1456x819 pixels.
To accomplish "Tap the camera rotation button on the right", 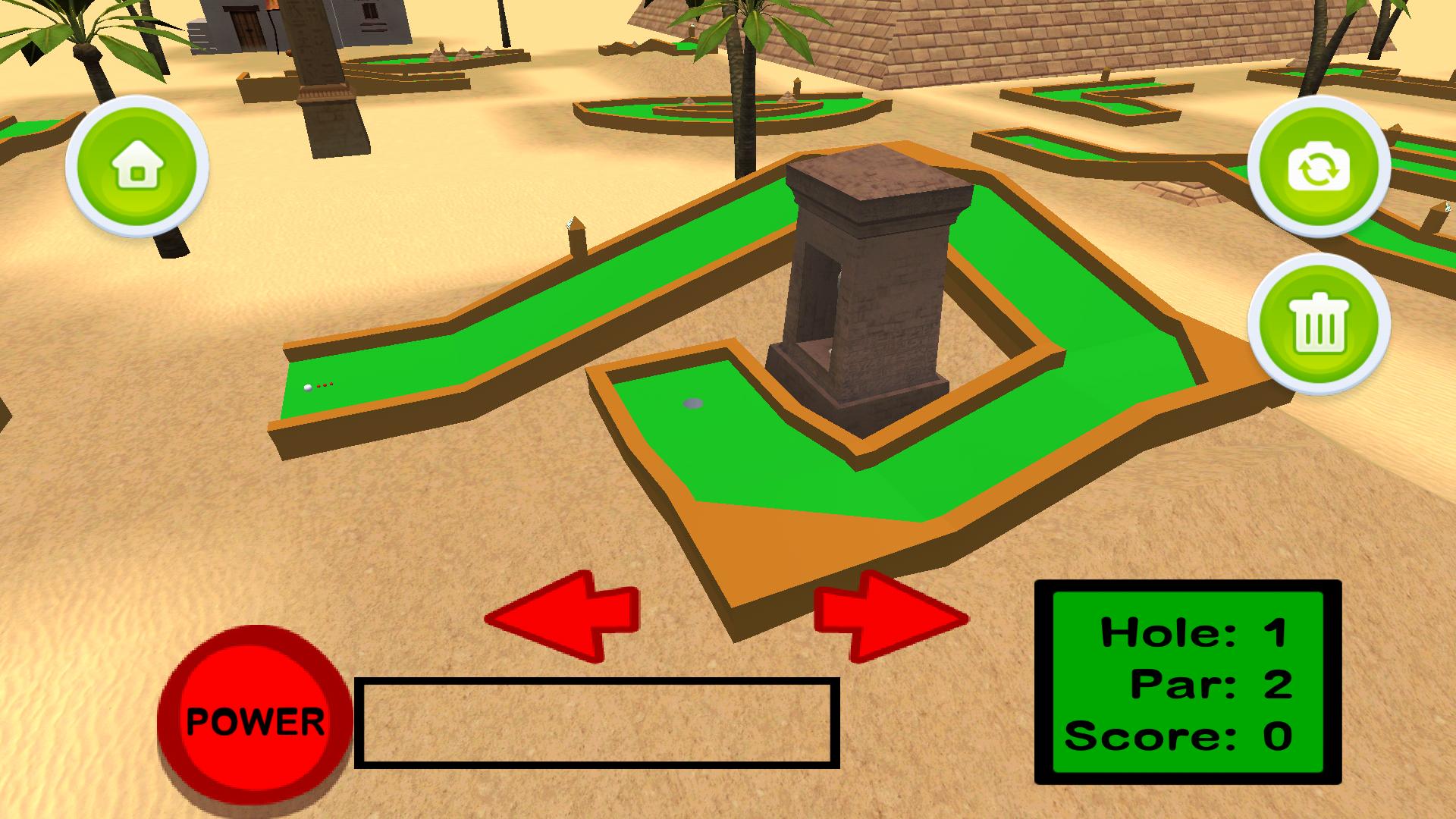I will [x=1320, y=168].
